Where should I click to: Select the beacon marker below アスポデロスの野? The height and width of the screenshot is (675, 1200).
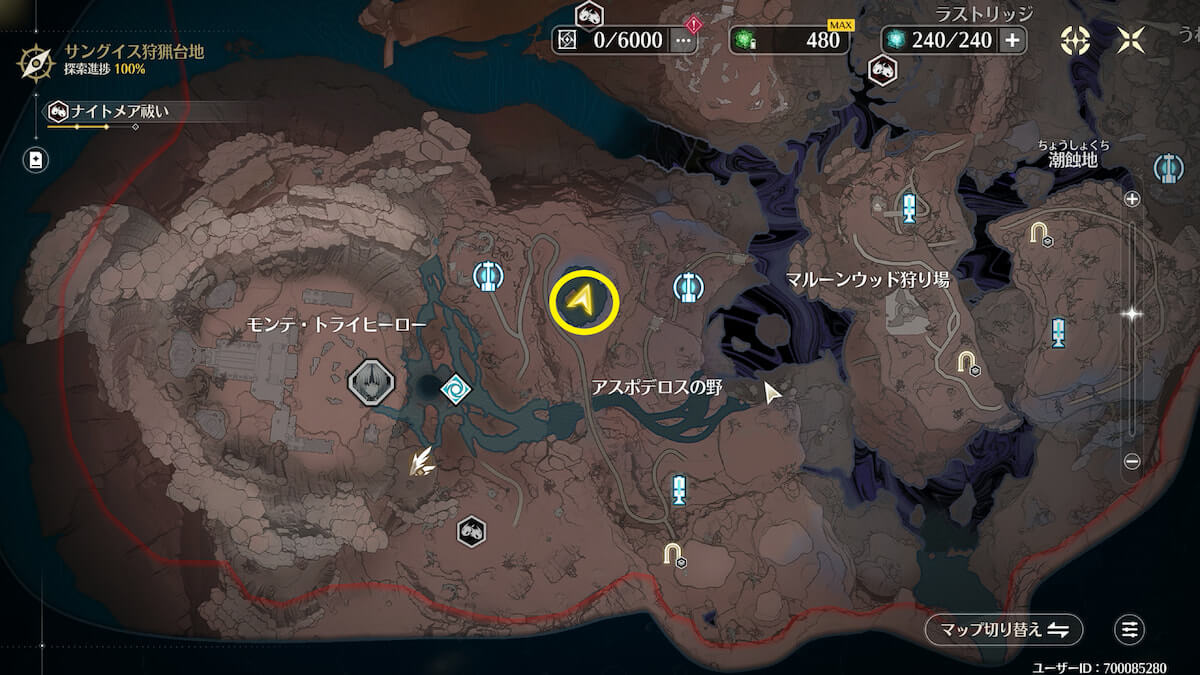click(679, 490)
